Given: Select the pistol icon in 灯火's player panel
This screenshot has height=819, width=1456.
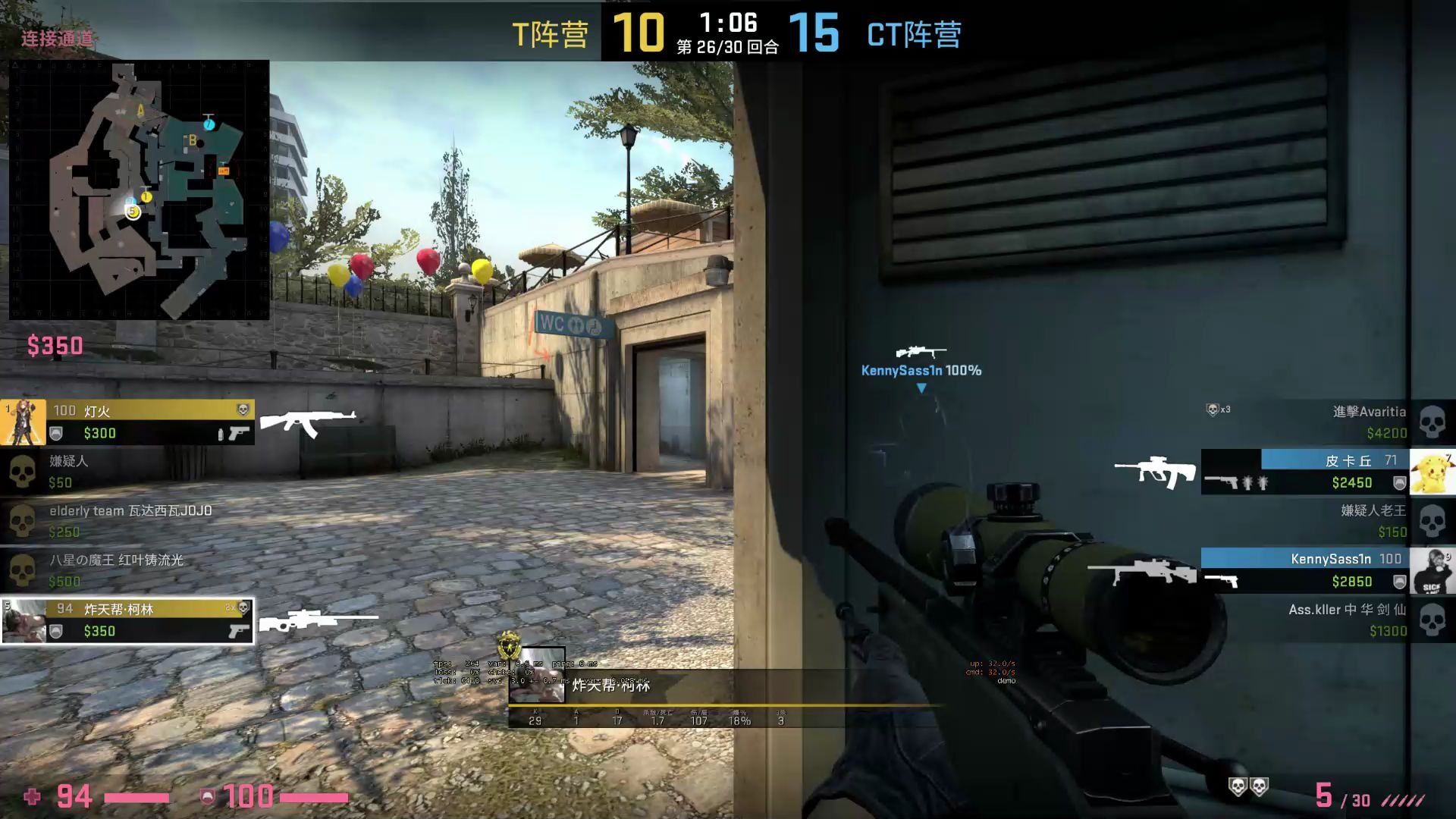Looking at the screenshot, I should [x=240, y=432].
